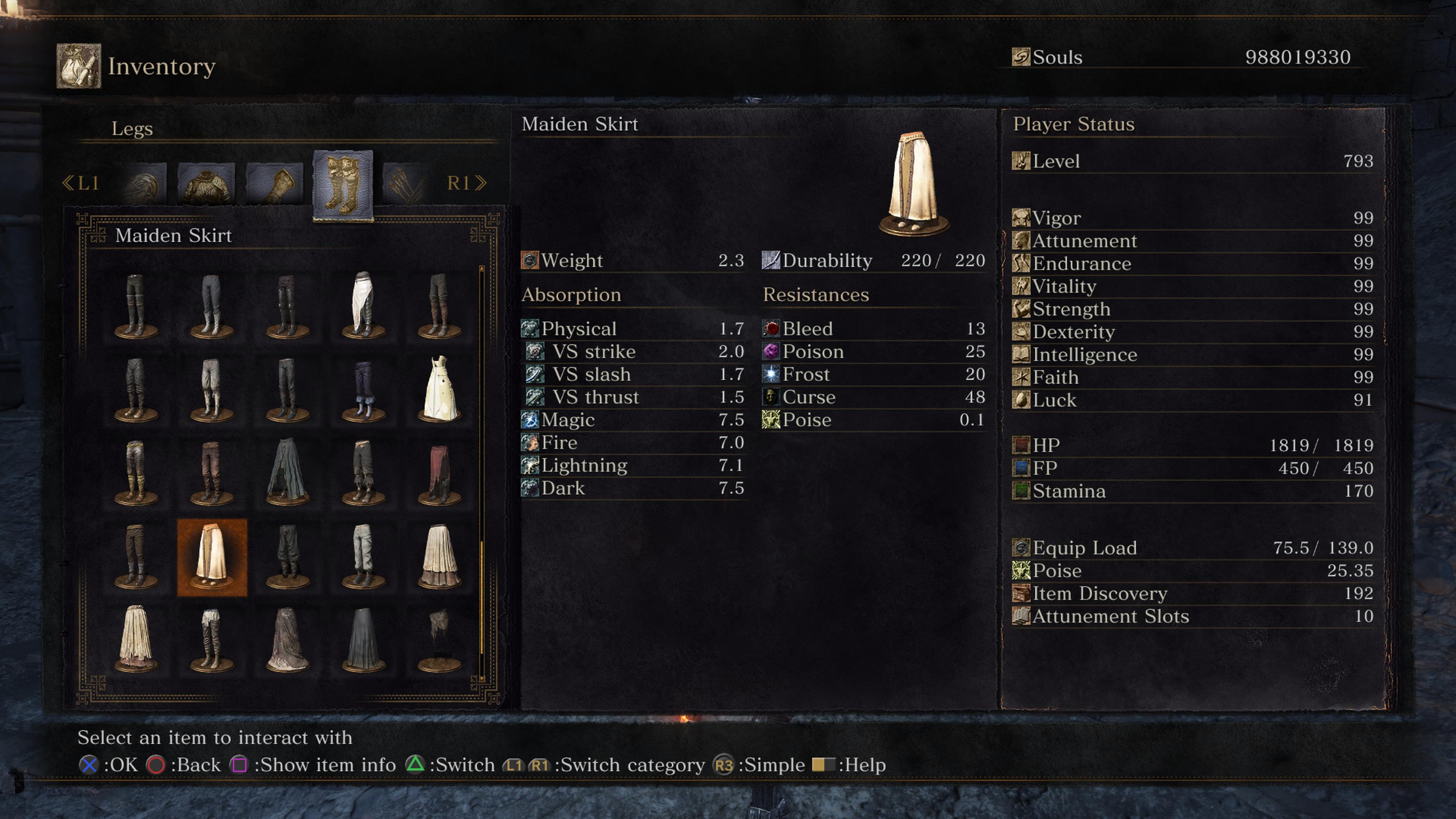Pick the dark teal tattered skirt
1456x819 pixels.
click(x=288, y=472)
